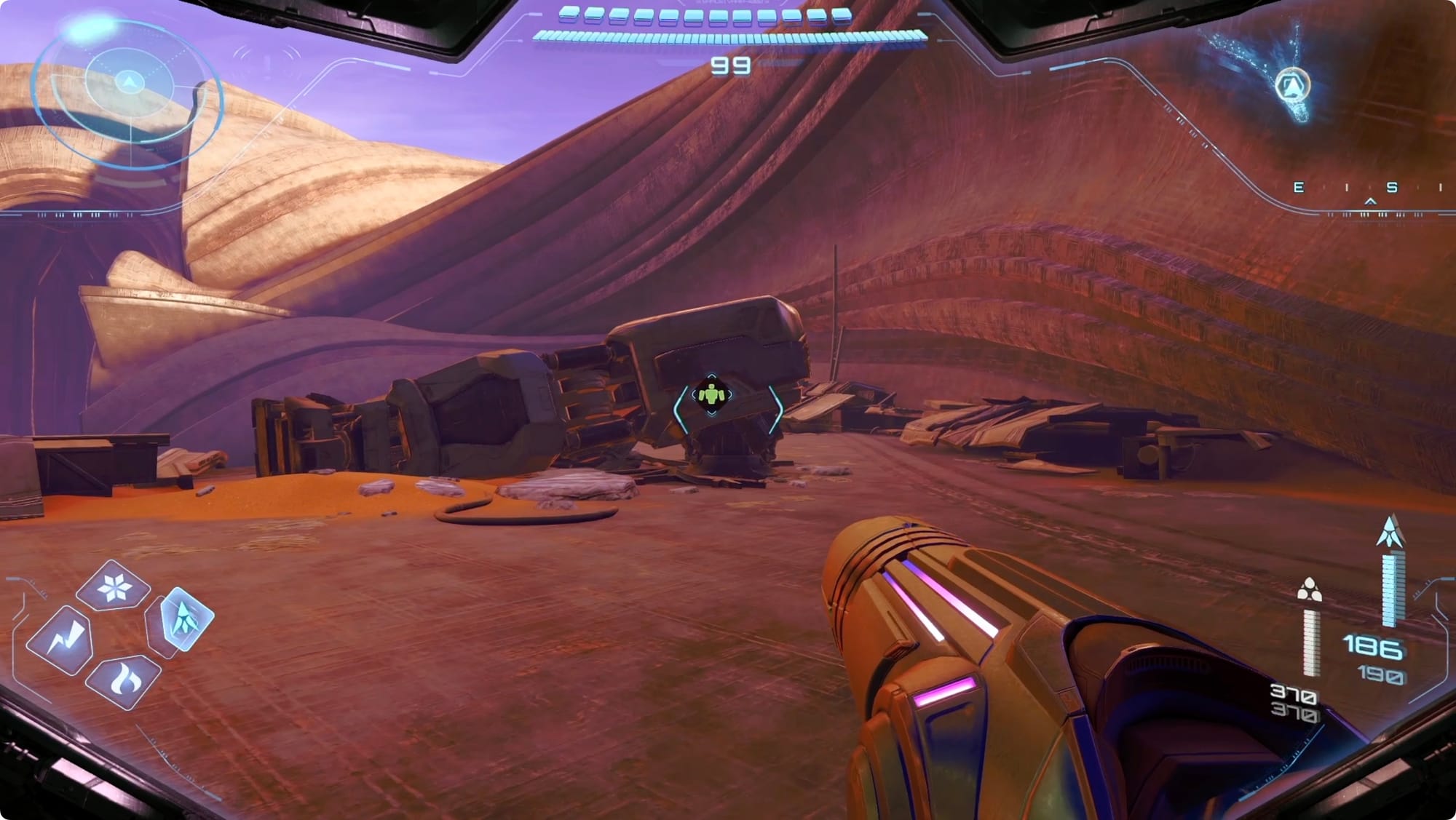Viewport: 1456px width, 820px height.
Task: Activate the fire flame shot slot
Action: (124, 681)
